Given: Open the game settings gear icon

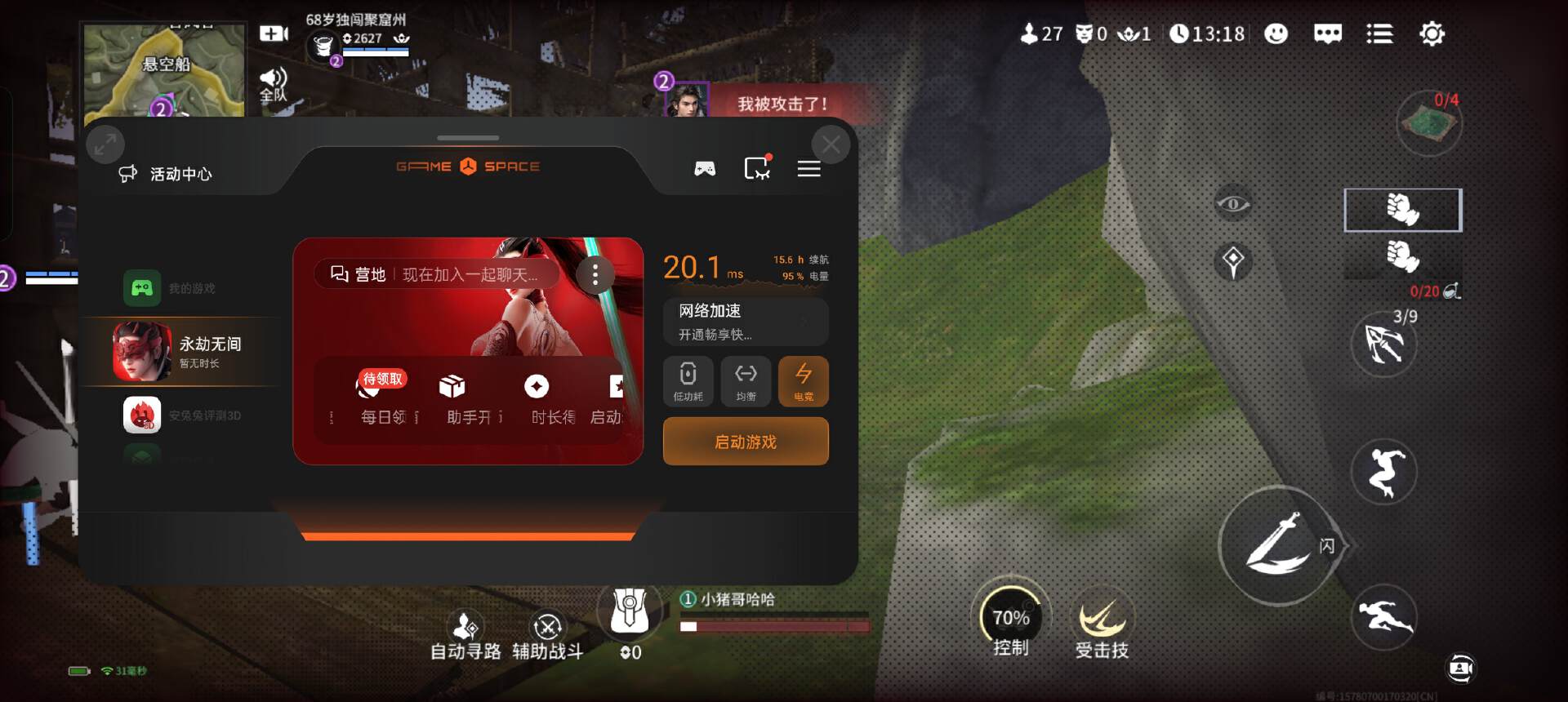Looking at the screenshot, I should point(1432,34).
